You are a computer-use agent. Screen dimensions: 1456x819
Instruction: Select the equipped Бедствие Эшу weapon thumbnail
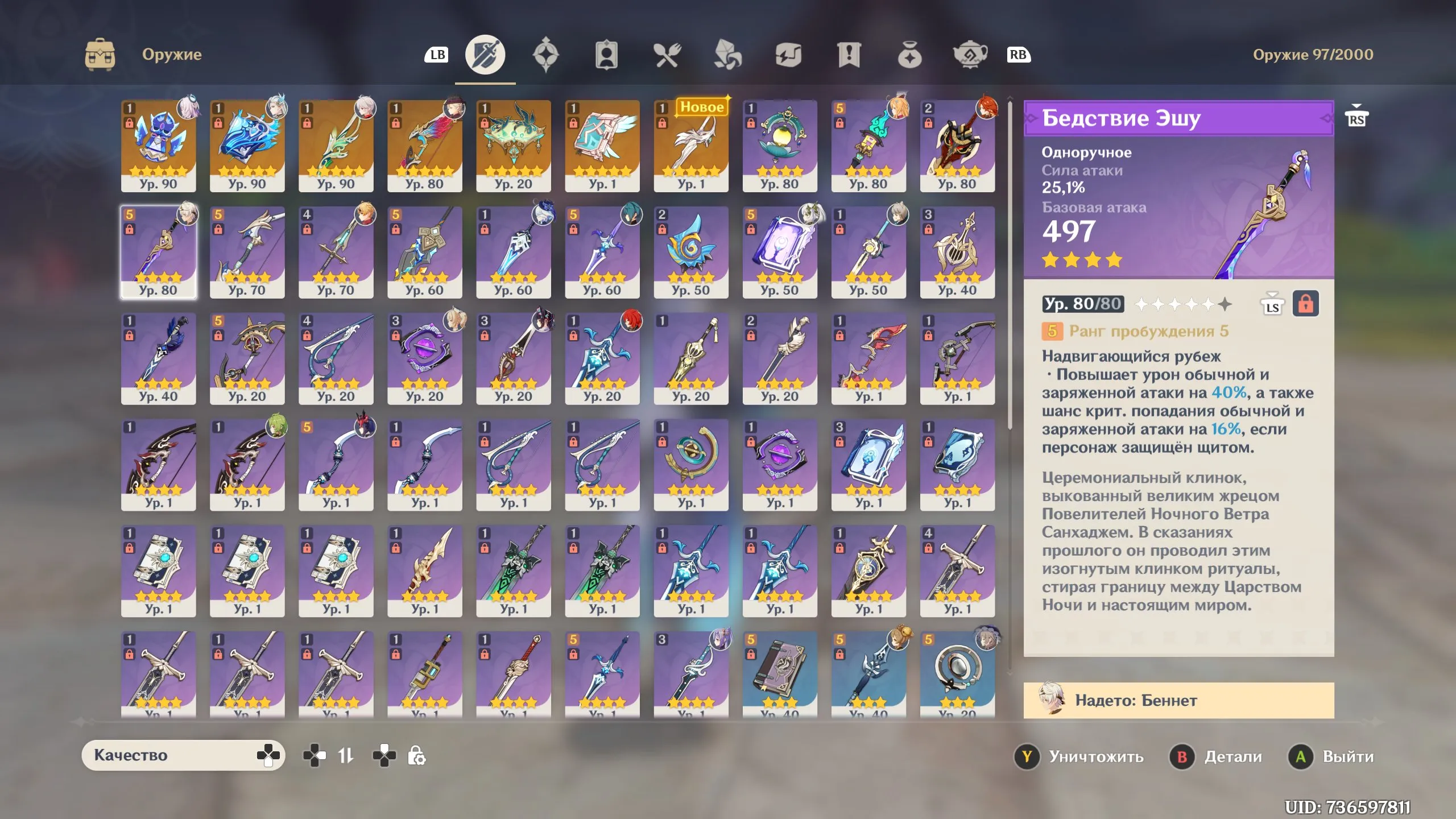tap(159, 253)
